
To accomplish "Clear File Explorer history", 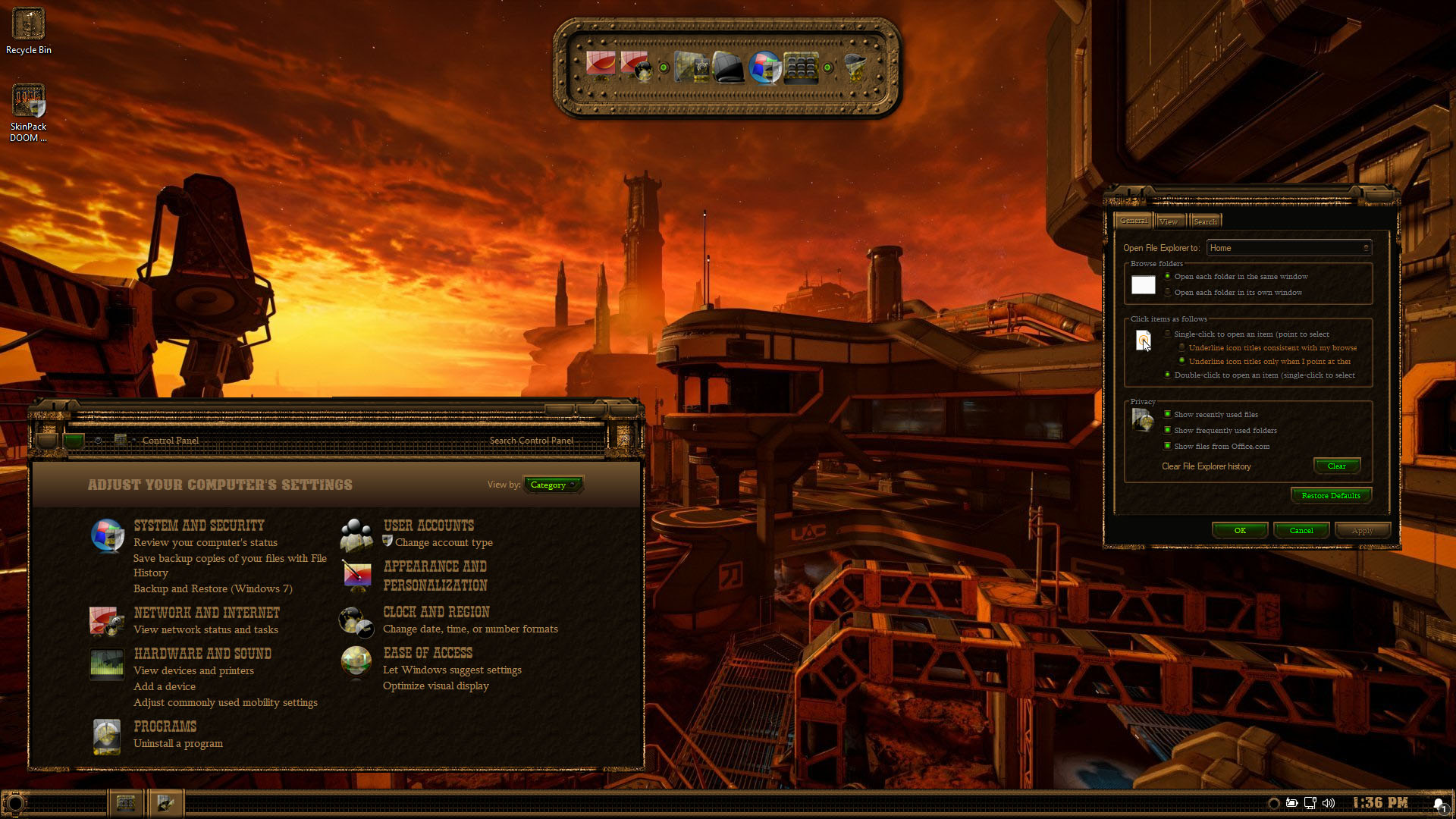I will (x=1336, y=466).
